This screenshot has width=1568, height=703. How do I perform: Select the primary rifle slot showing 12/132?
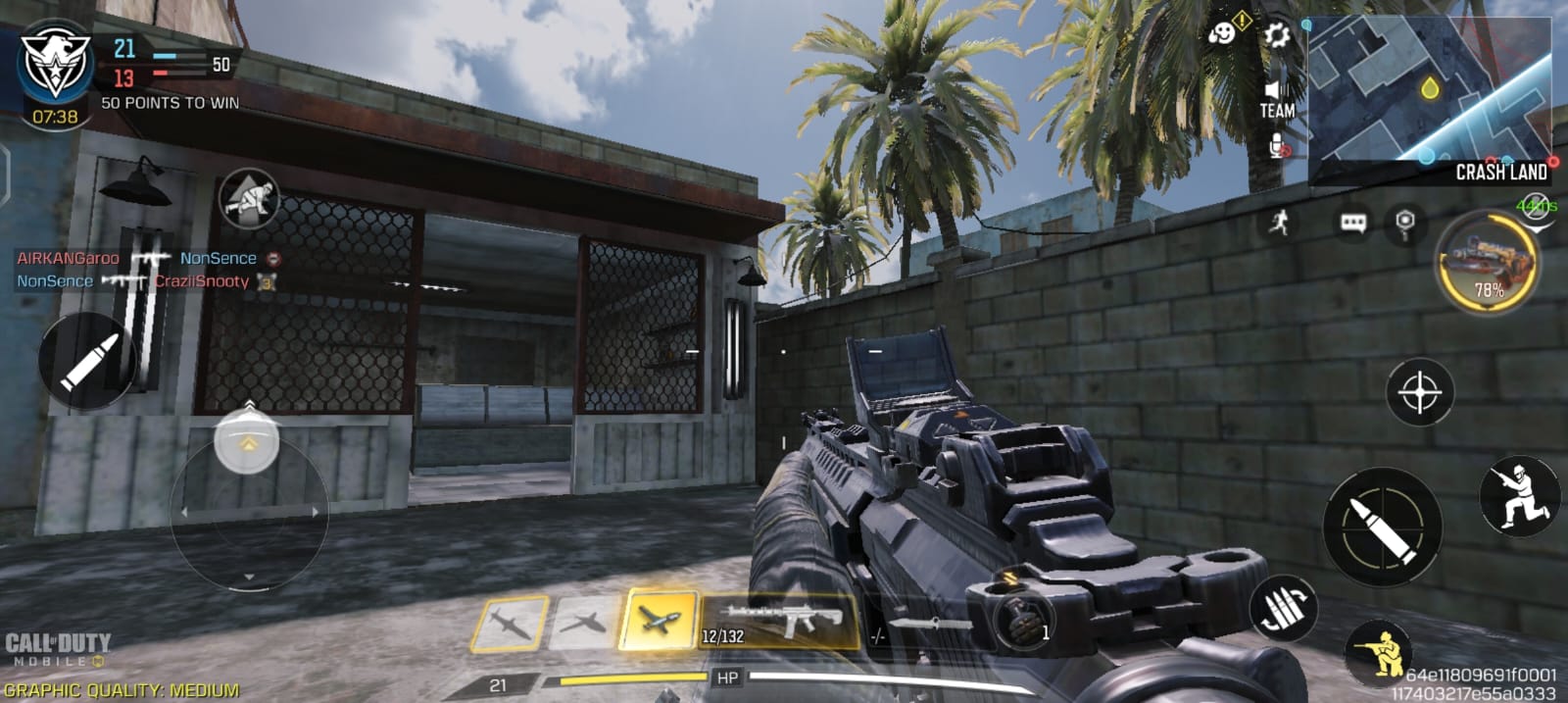(x=780, y=622)
